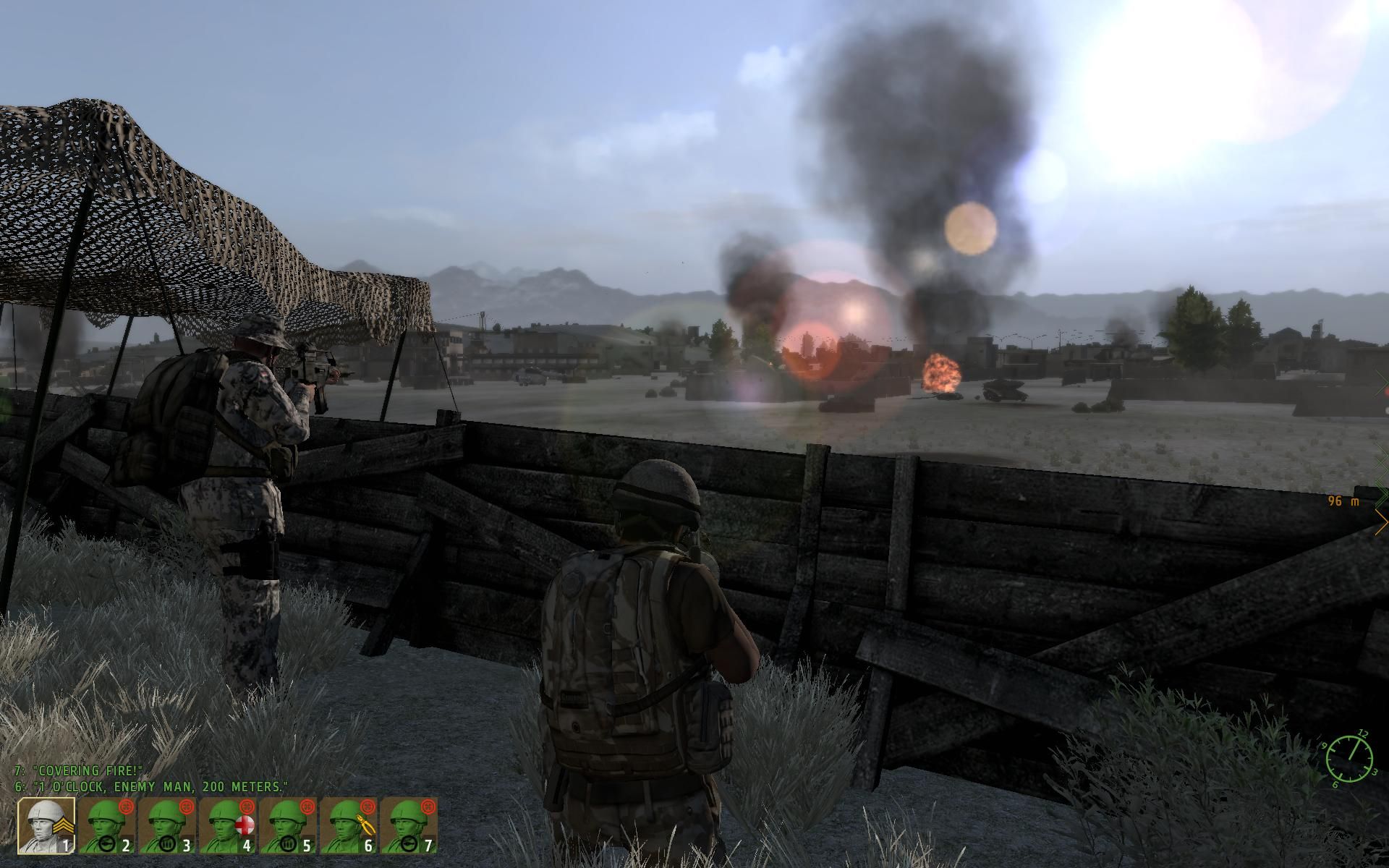Choose squad unit 7 portrait
Image resolution: width=1389 pixels, height=868 pixels.
[409, 825]
